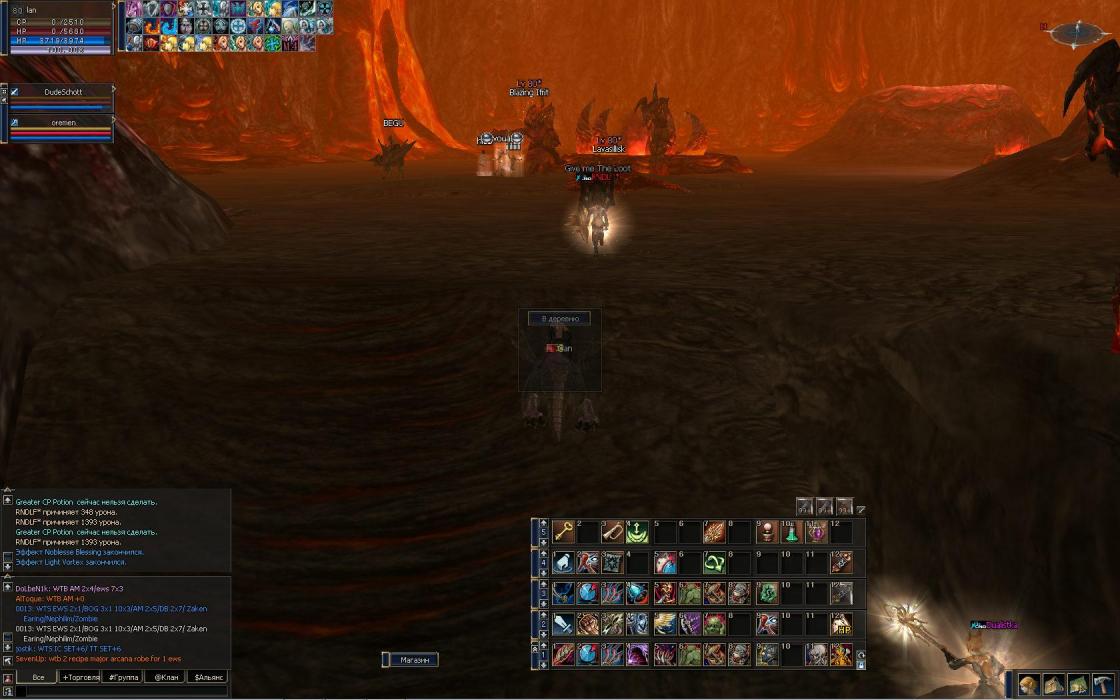Image resolution: width=1120 pixels, height=700 pixels.
Task: Click the HP skill icon on the hotbar
Action: pyautogui.click(x=841, y=624)
